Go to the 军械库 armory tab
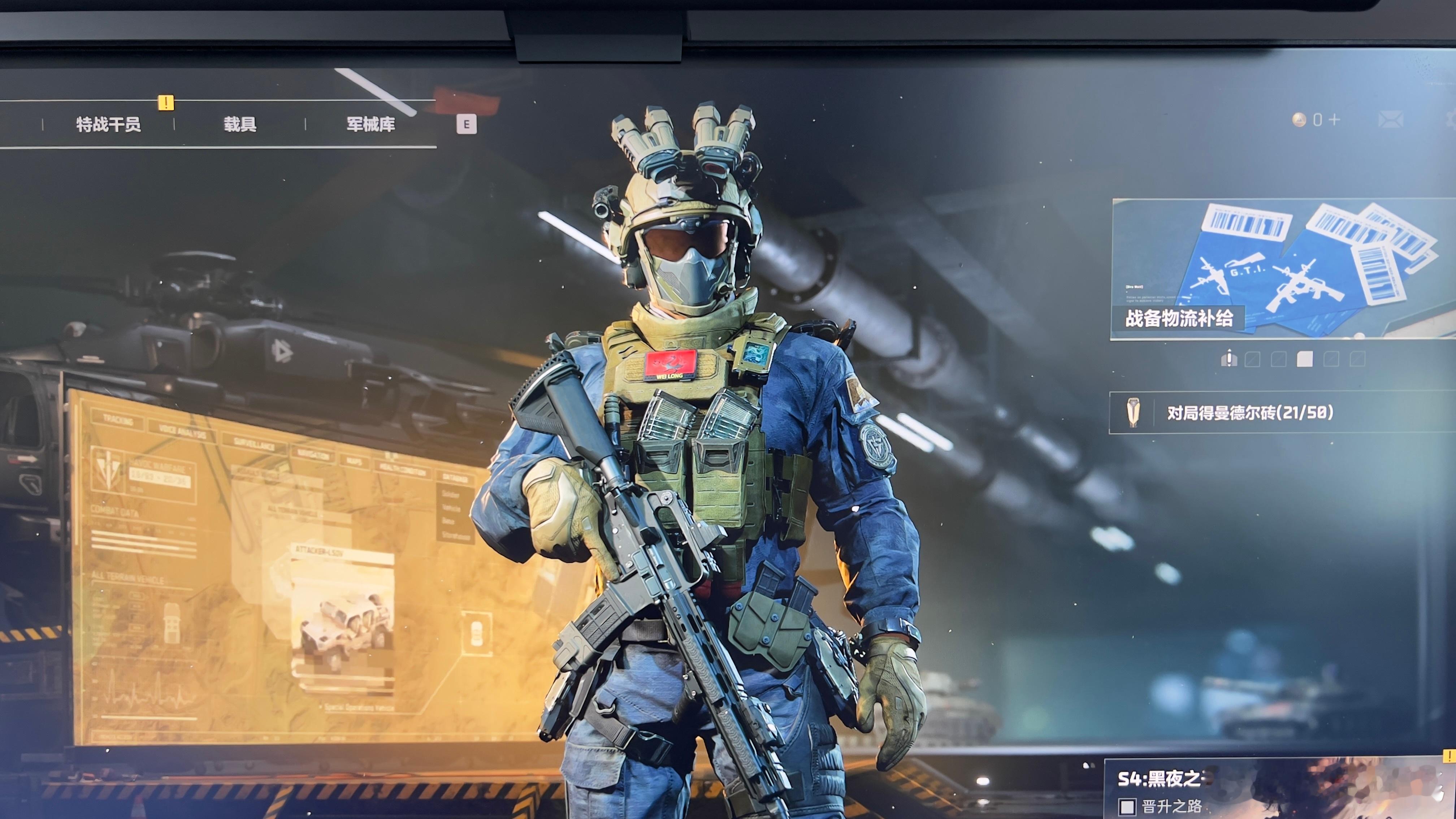 tap(371, 124)
